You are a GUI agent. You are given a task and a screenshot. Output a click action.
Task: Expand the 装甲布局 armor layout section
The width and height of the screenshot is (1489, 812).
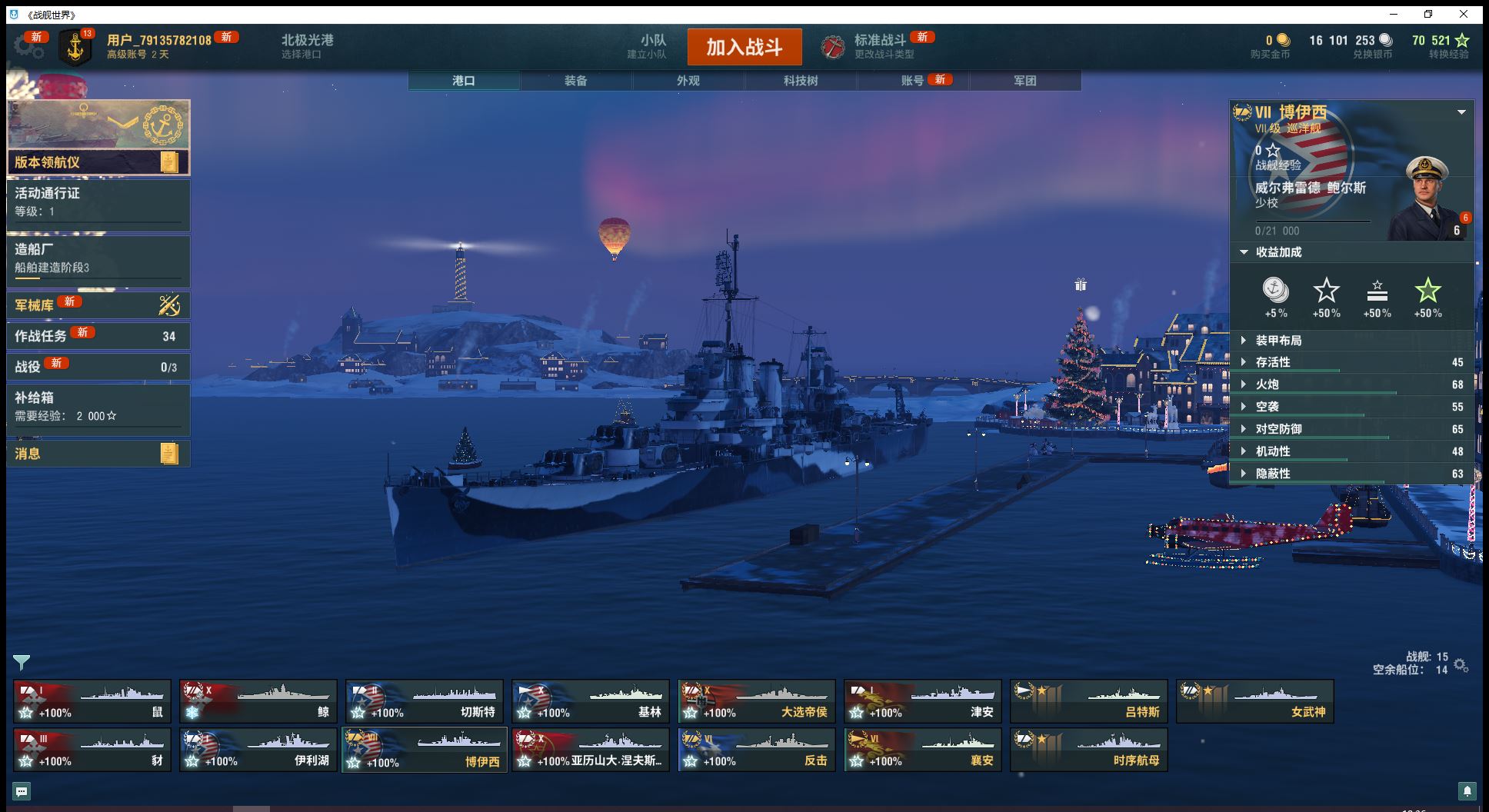(x=1278, y=341)
